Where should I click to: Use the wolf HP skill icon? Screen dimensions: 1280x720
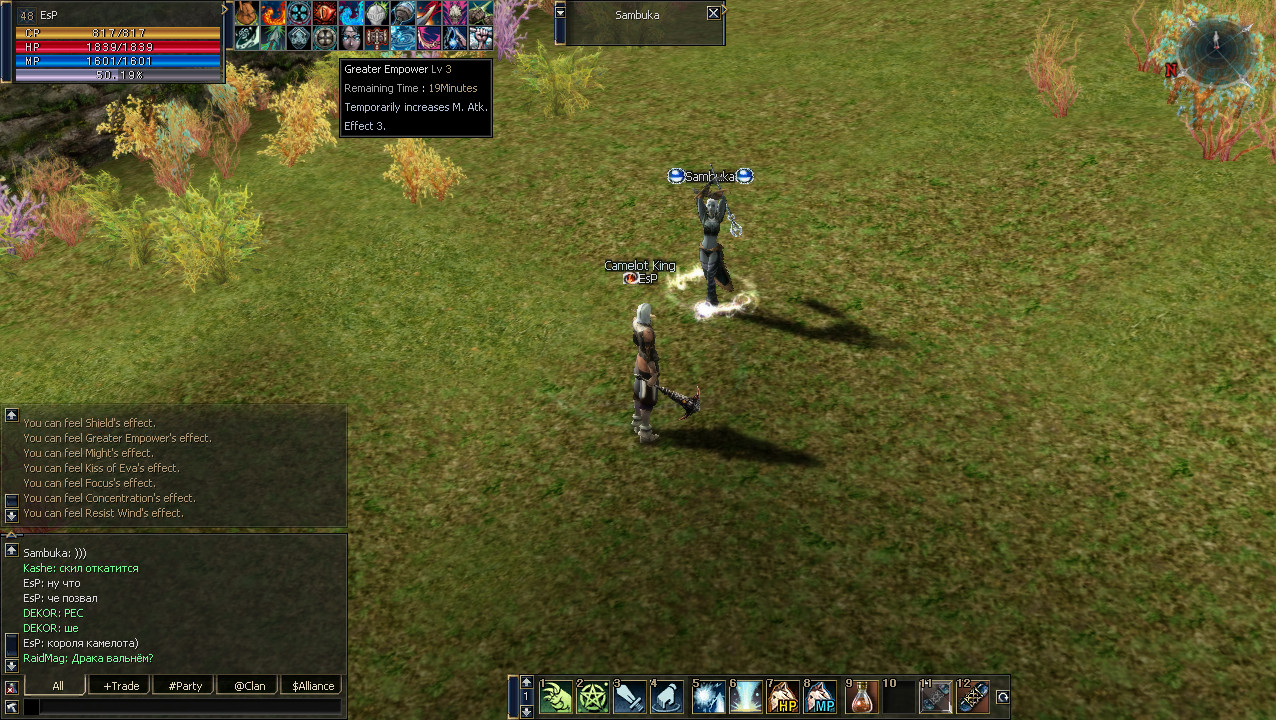783,697
